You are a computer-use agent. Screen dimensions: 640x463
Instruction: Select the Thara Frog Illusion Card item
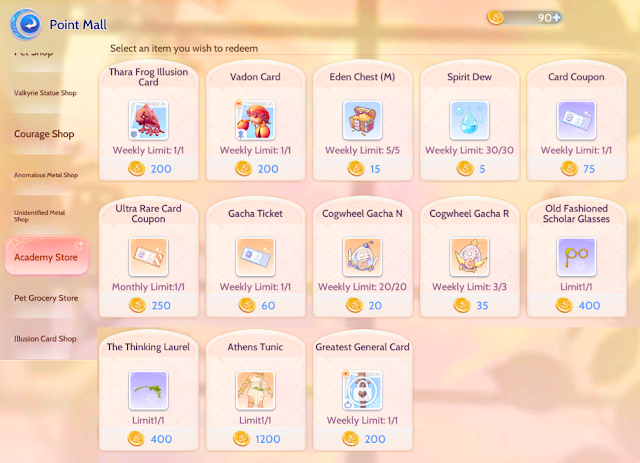pos(148,120)
